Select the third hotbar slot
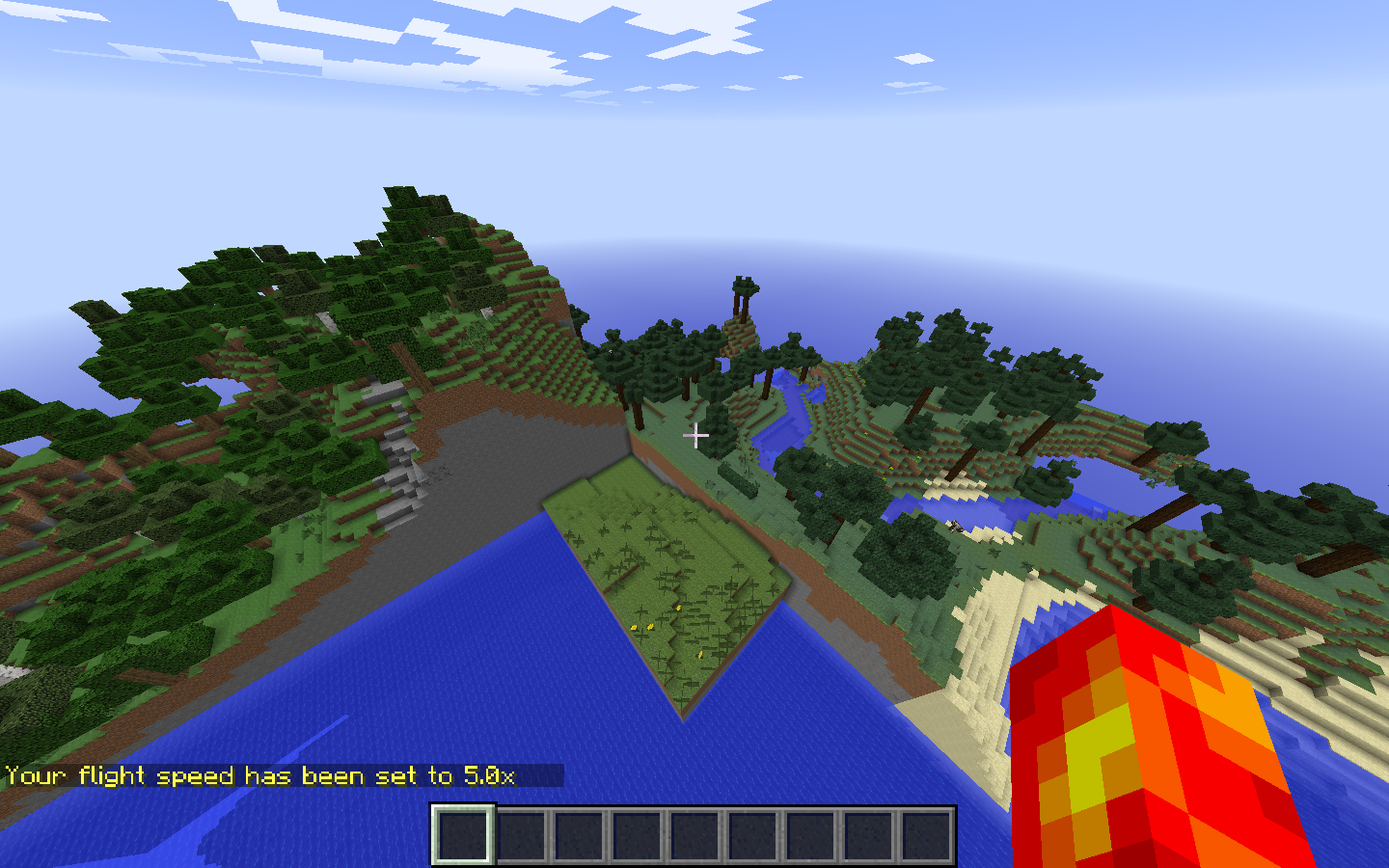Image resolution: width=1389 pixels, height=868 pixels. click(x=577, y=835)
